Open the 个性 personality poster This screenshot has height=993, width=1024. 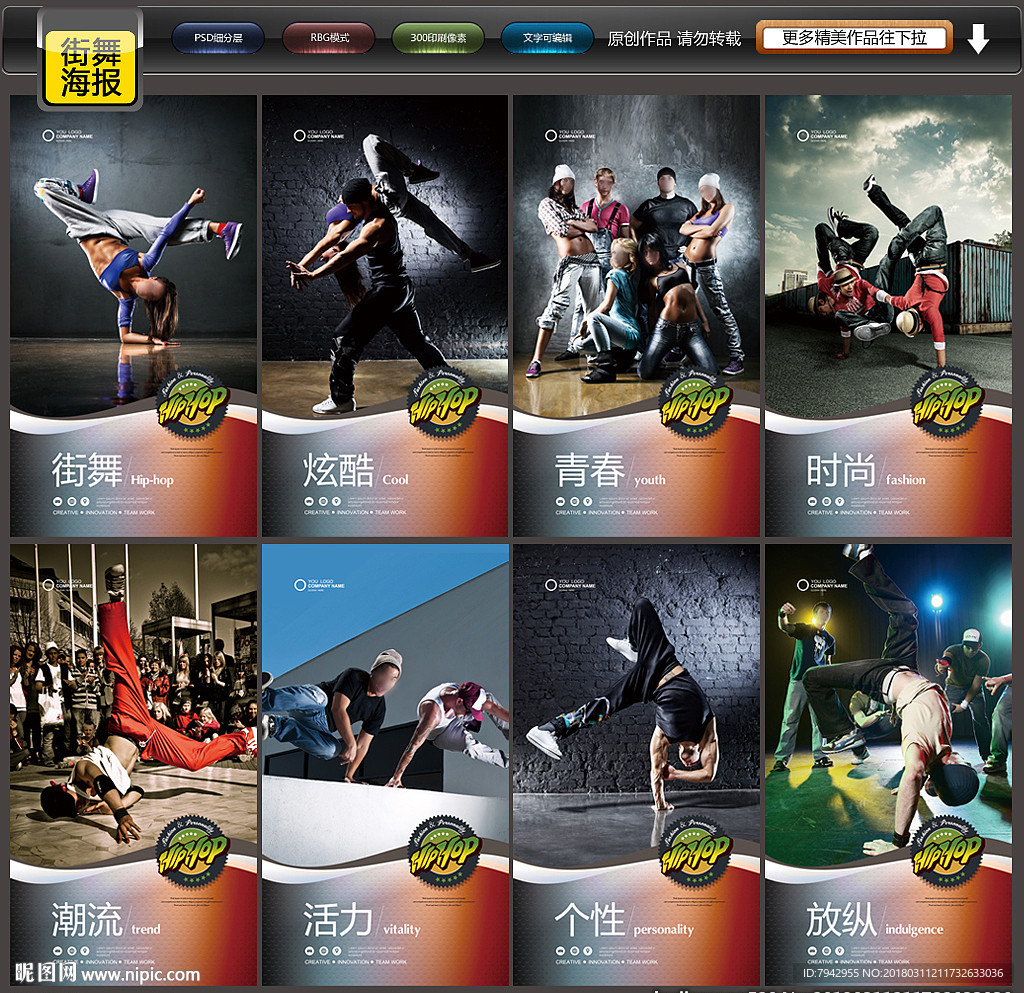pyautogui.click(x=636, y=764)
